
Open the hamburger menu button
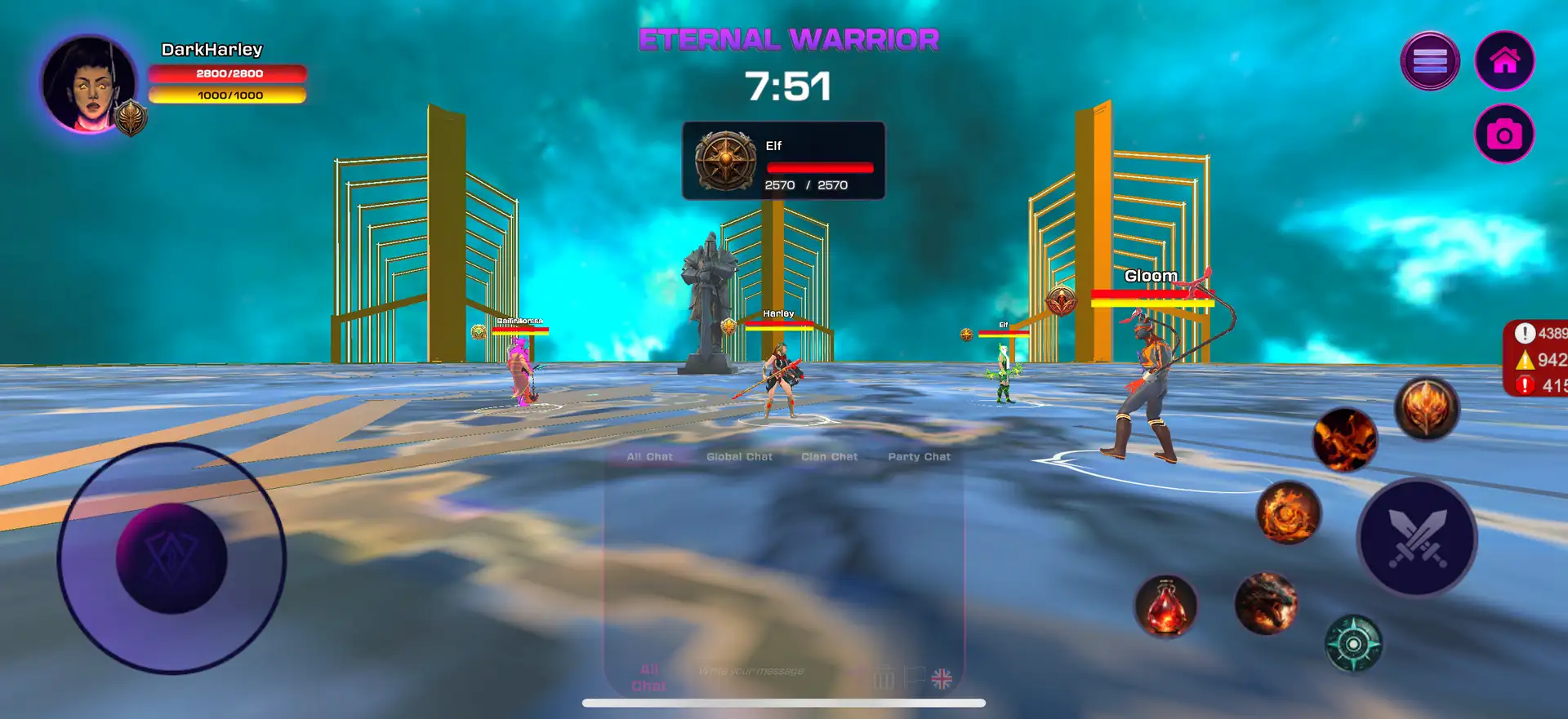click(1429, 60)
